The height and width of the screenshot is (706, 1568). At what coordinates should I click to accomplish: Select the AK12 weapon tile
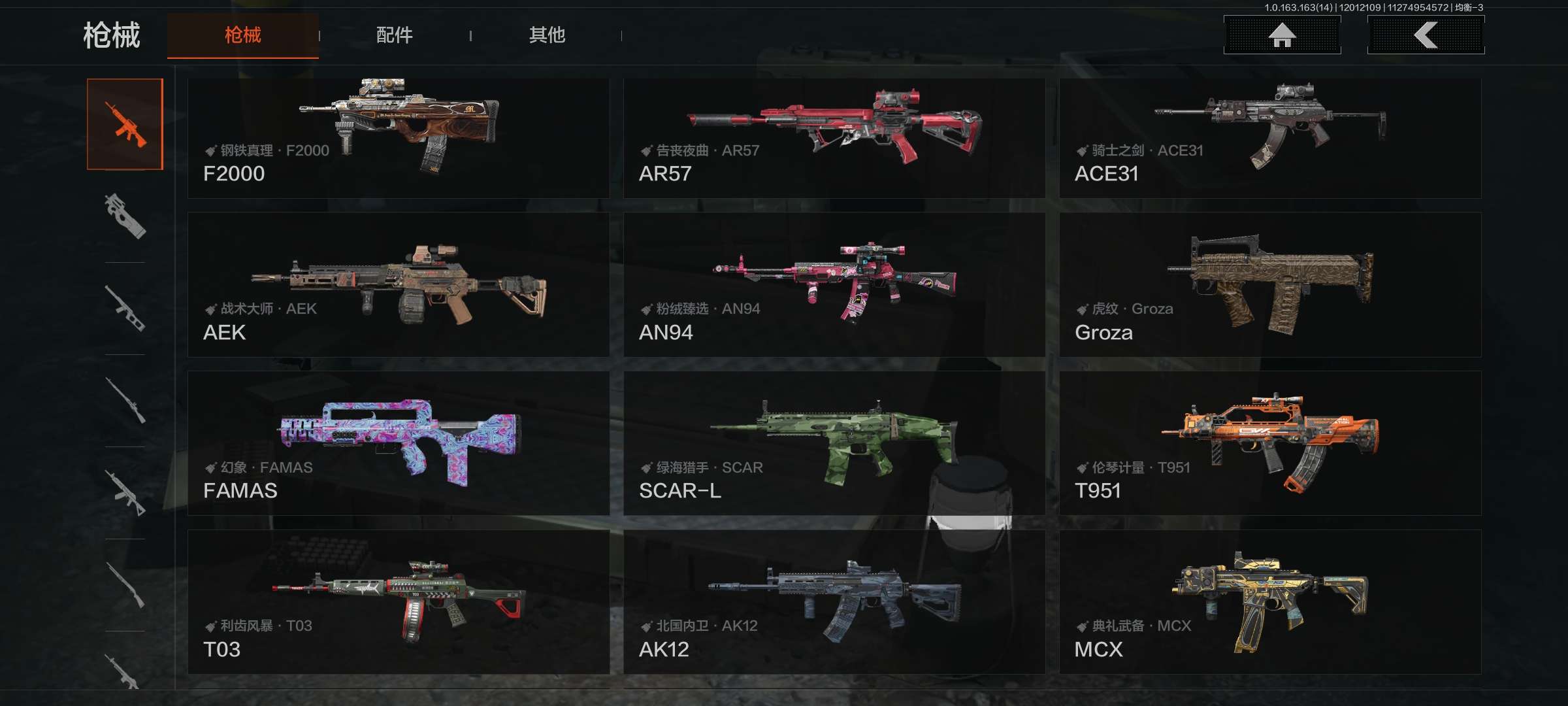pyautogui.click(x=834, y=601)
